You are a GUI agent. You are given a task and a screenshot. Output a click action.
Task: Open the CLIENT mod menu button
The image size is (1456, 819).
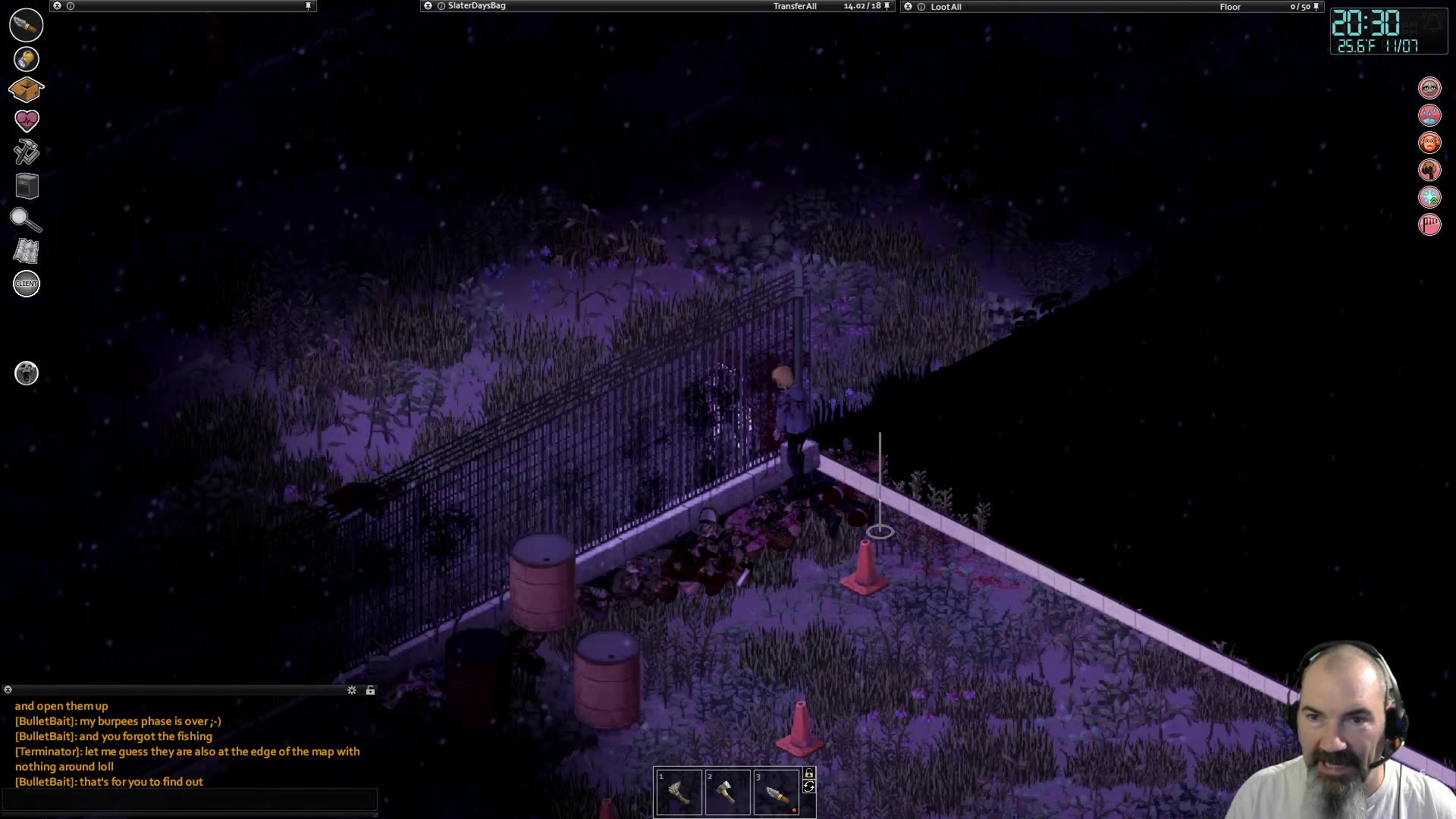[26, 284]
